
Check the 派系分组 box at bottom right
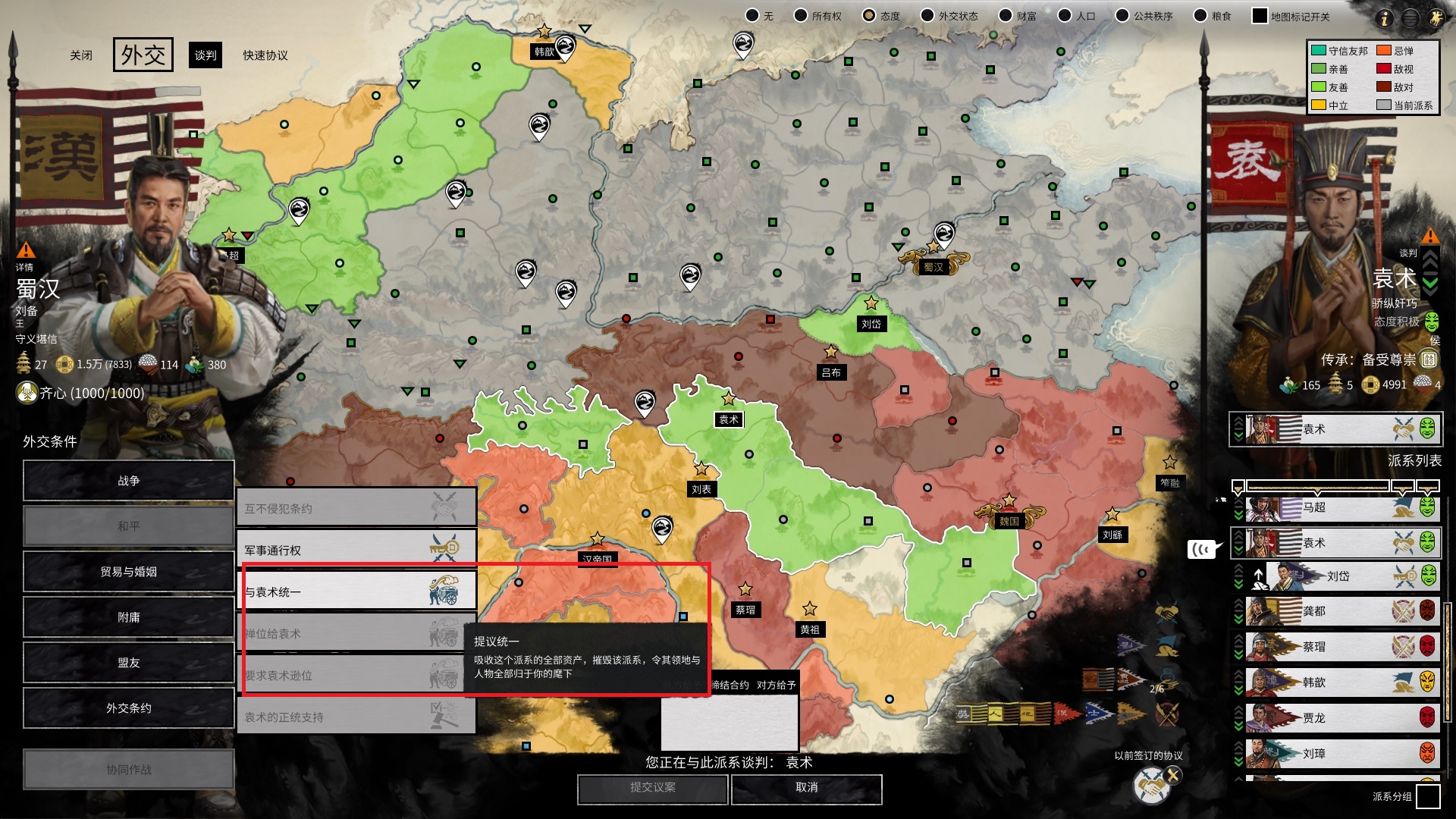(1430, 797)
